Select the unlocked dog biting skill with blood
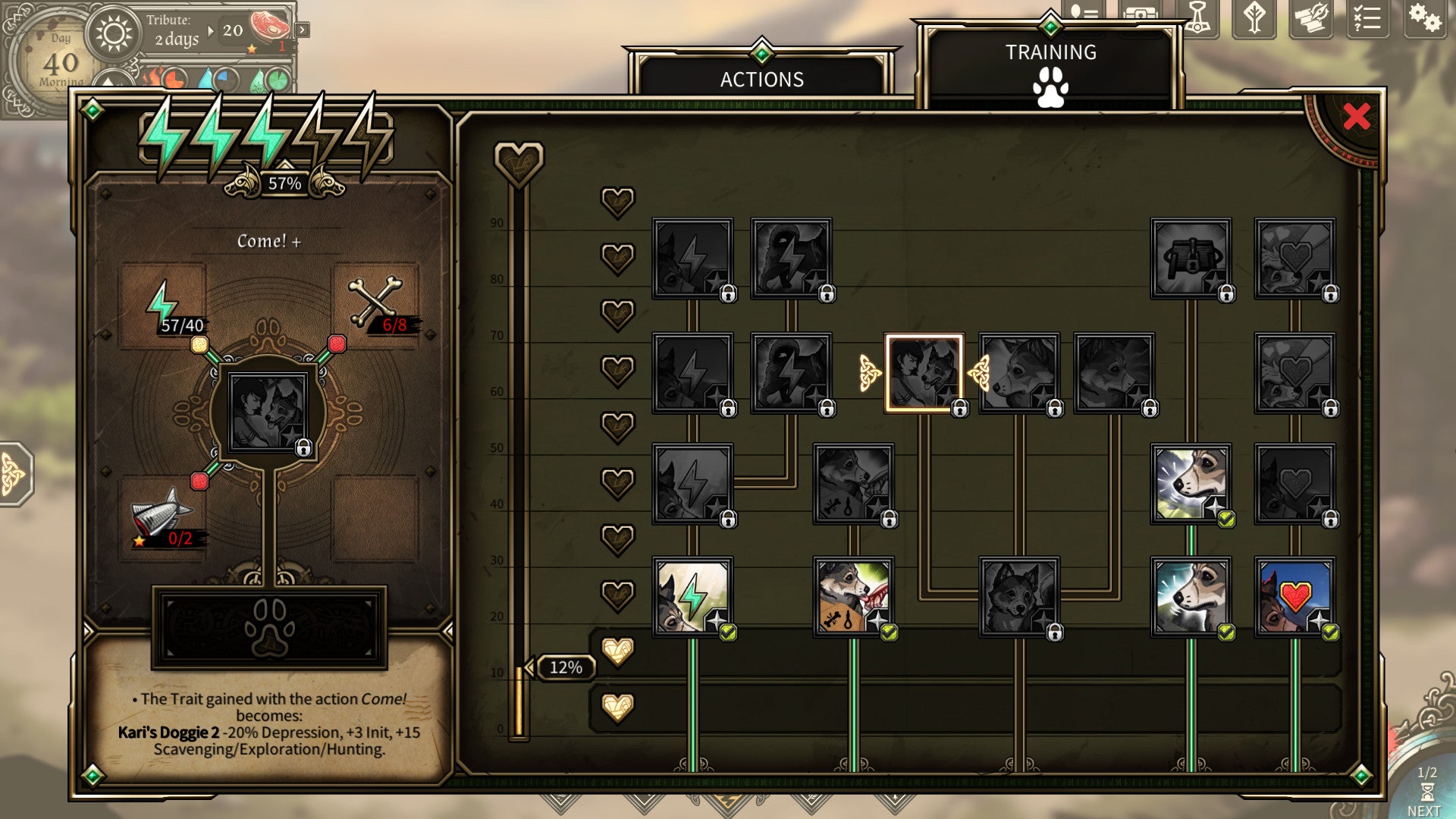 [x=853, y=597]
